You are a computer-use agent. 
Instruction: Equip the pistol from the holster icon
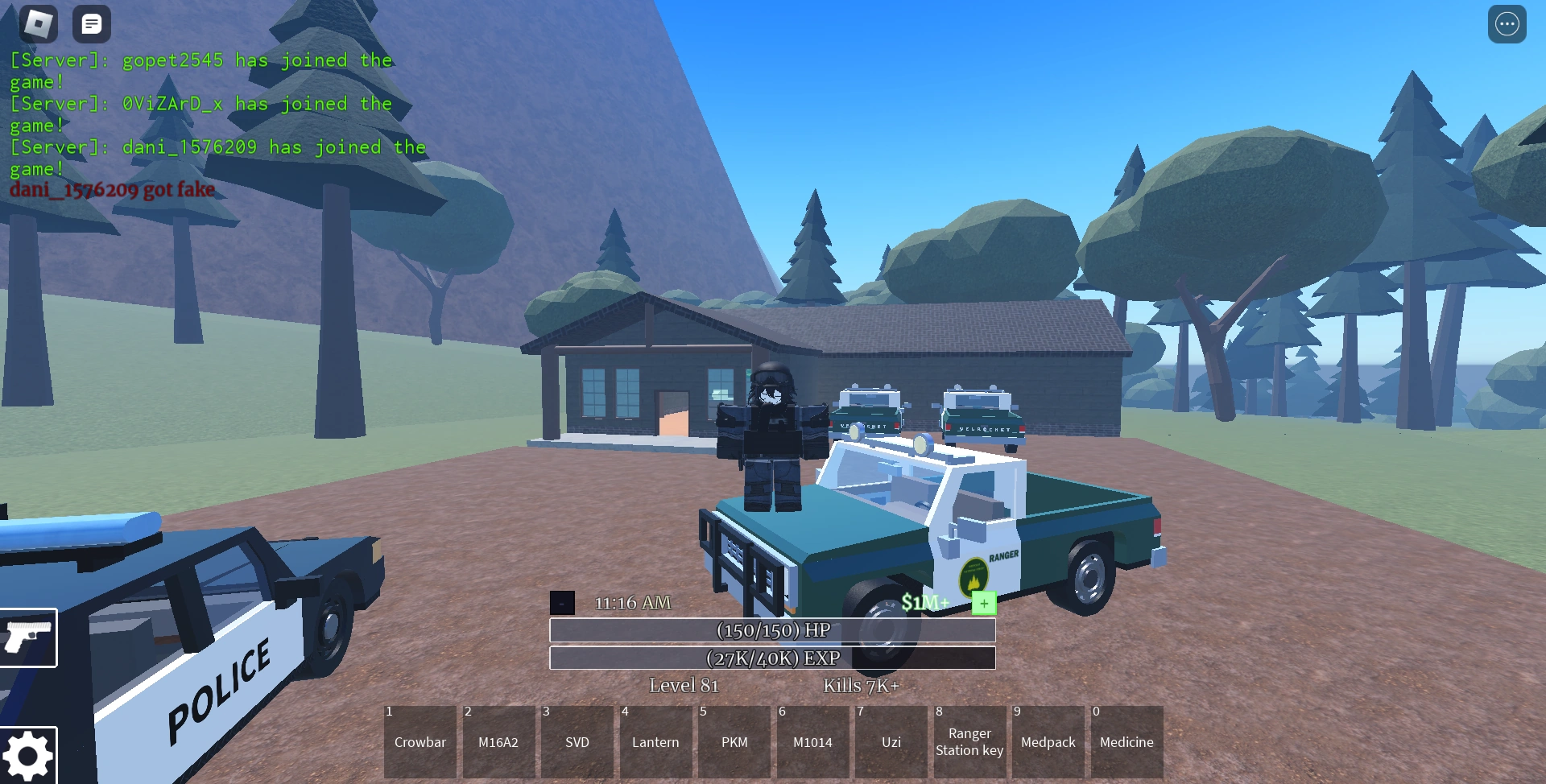coord(28,638)
